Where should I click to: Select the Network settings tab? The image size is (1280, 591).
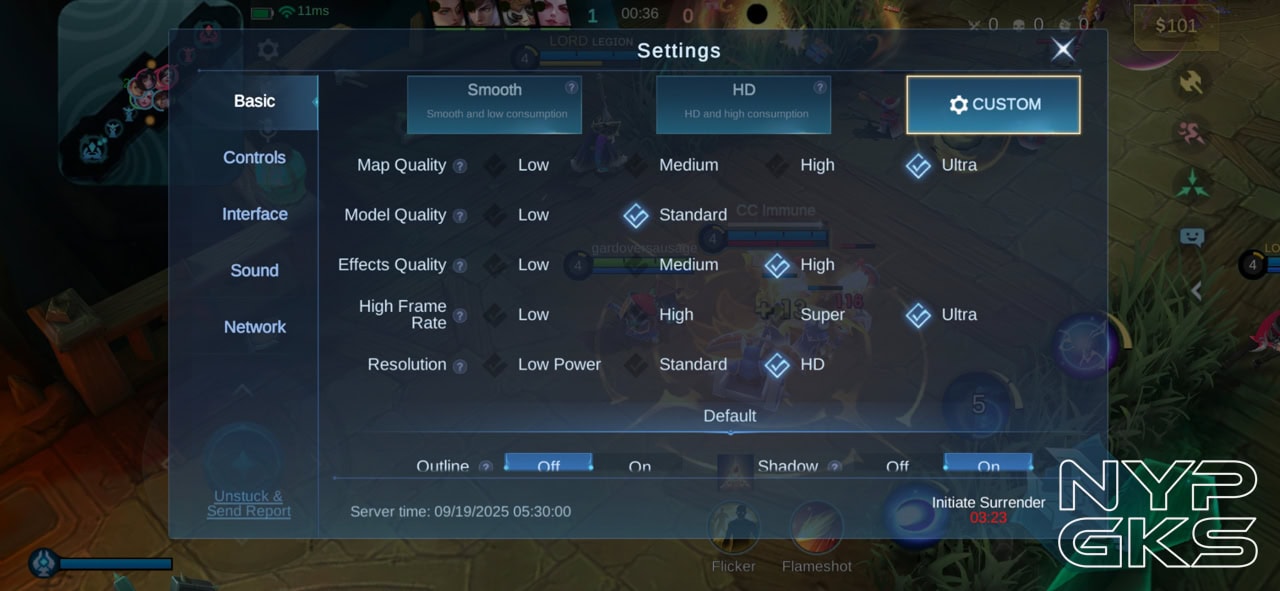coord(254,327)
